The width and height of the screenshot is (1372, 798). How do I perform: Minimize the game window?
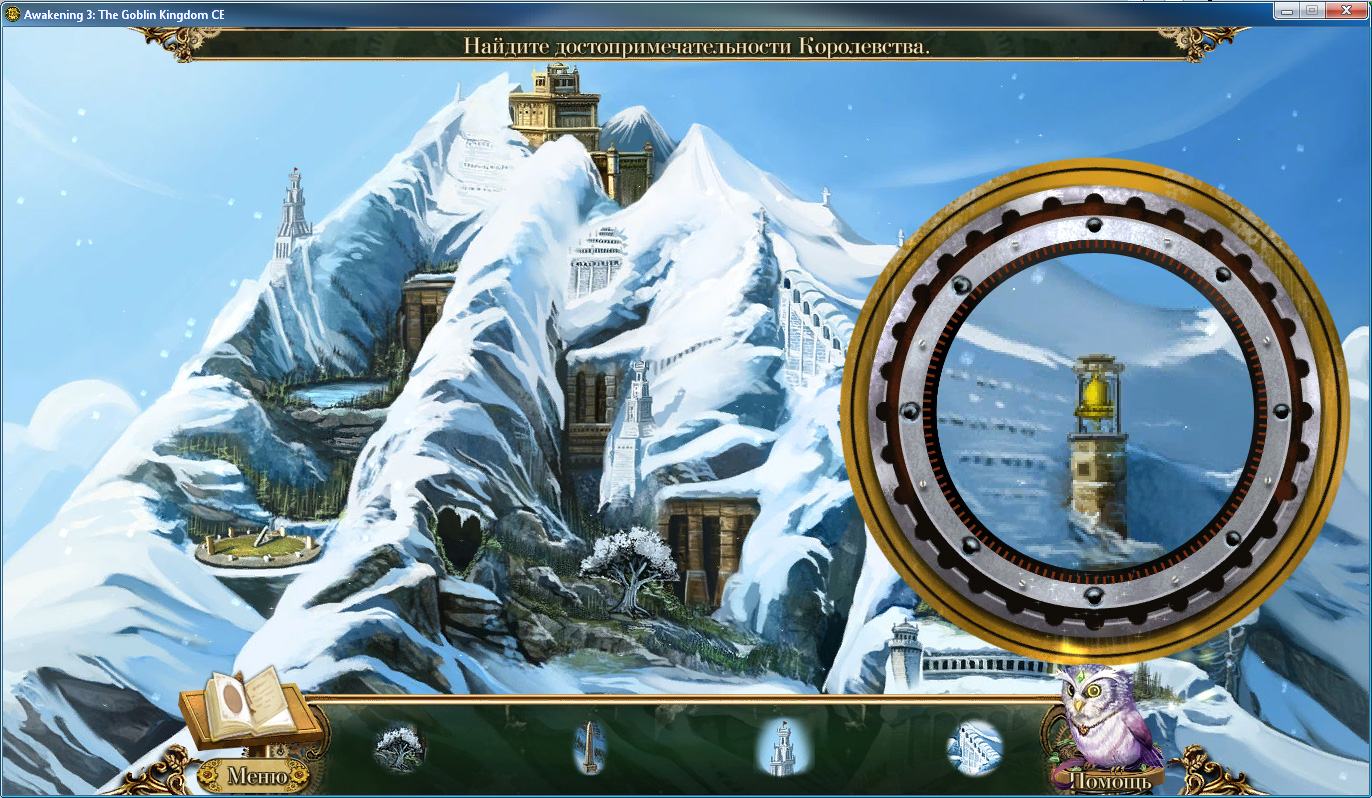click(x=1287, y=10)
